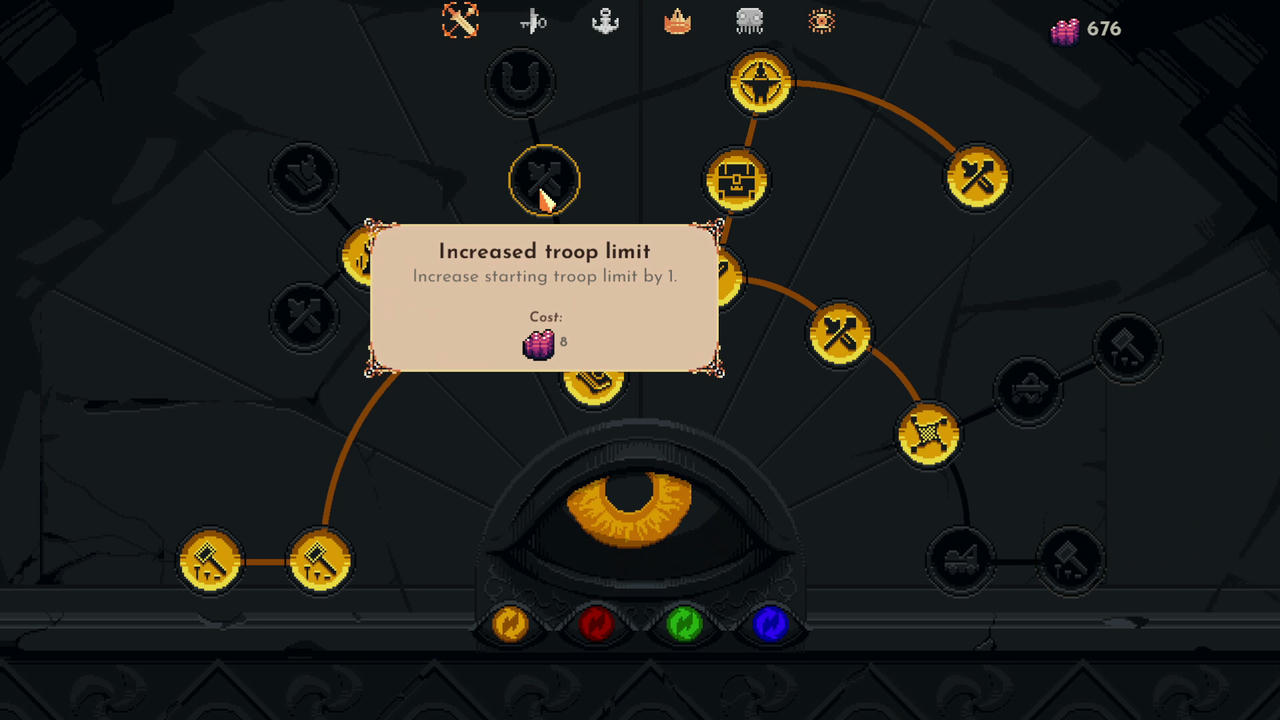The width and height of the screenshot is (1280, 720).
Task: Switch to the skull upgrade tab
Action: [749, 21]
